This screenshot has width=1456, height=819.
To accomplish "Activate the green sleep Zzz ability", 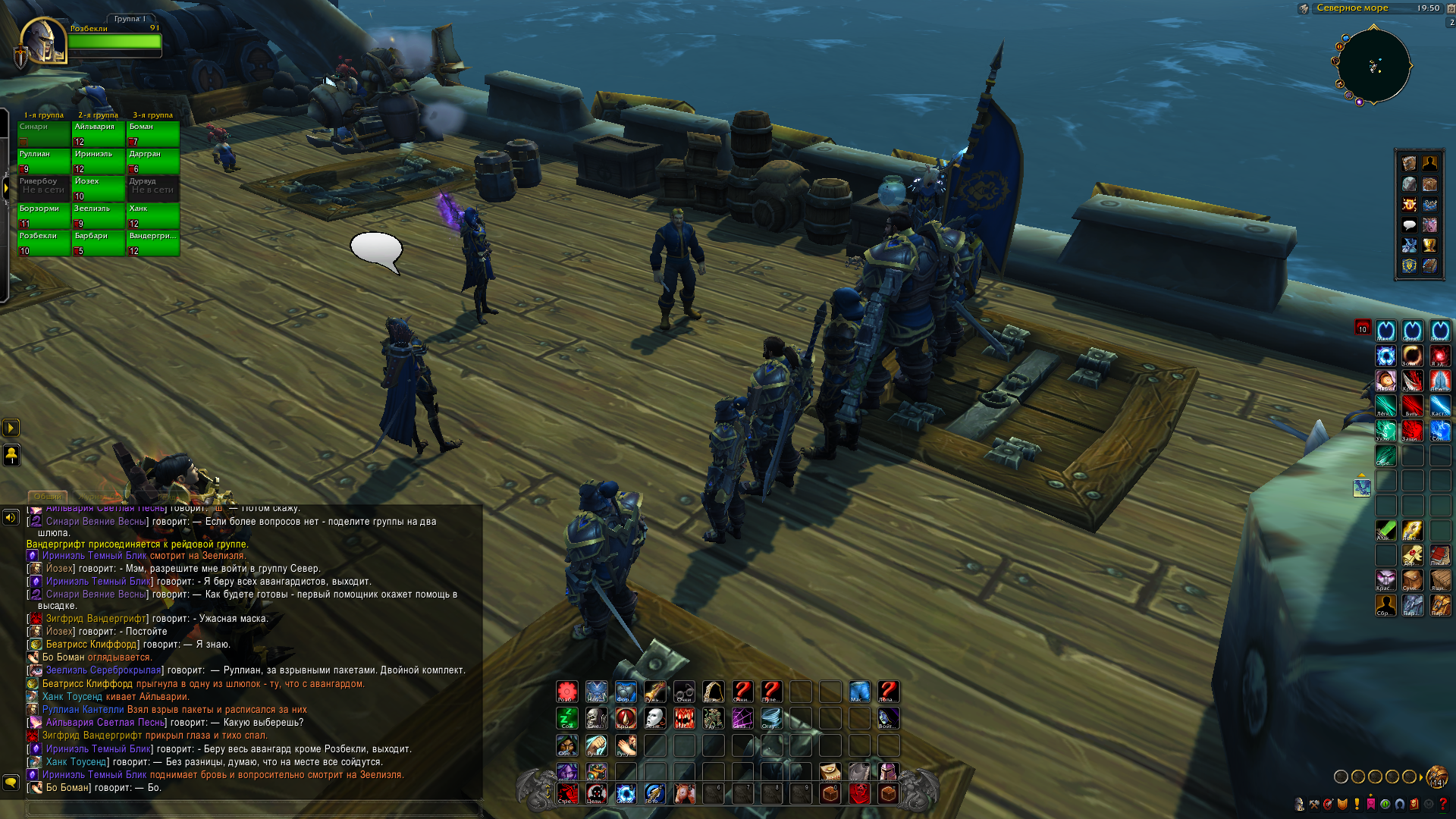I will pos(567,717).
